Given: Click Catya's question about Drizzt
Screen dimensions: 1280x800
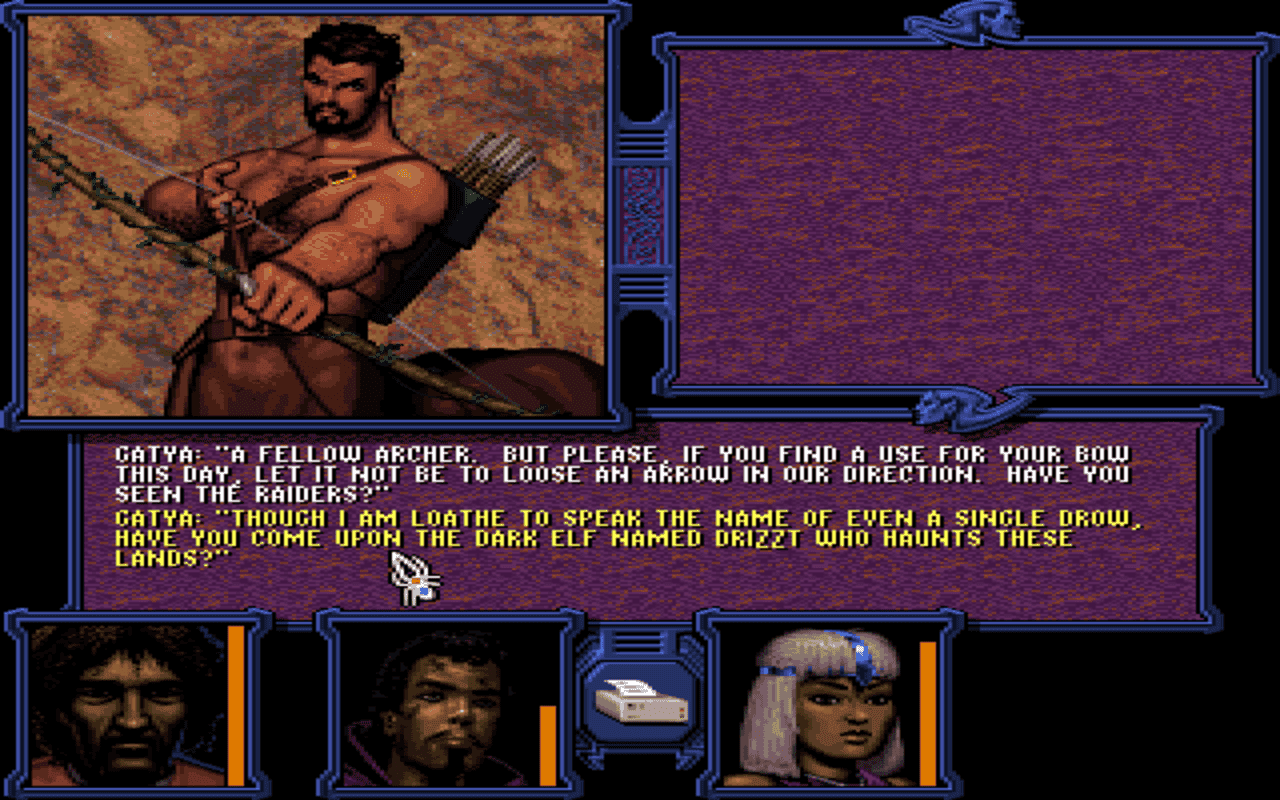Looking at the screenshot, I should [600, 538].
